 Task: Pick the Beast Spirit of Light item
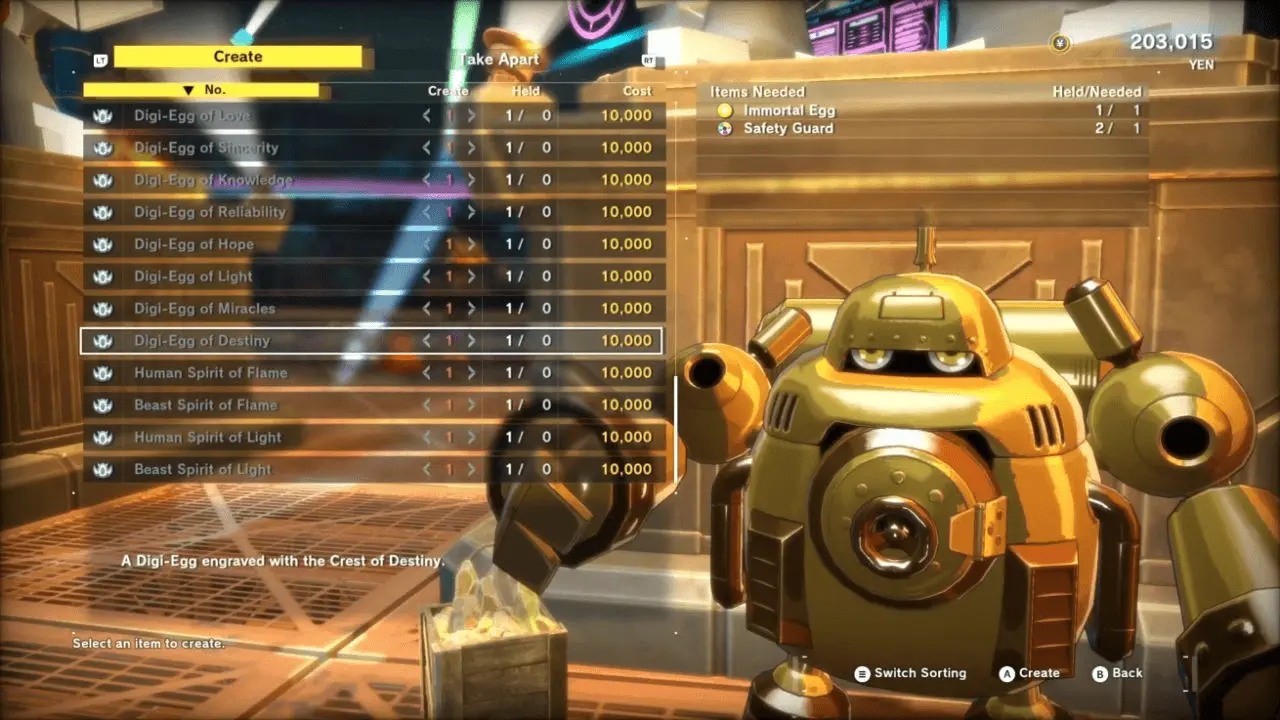tap(202, 469)
